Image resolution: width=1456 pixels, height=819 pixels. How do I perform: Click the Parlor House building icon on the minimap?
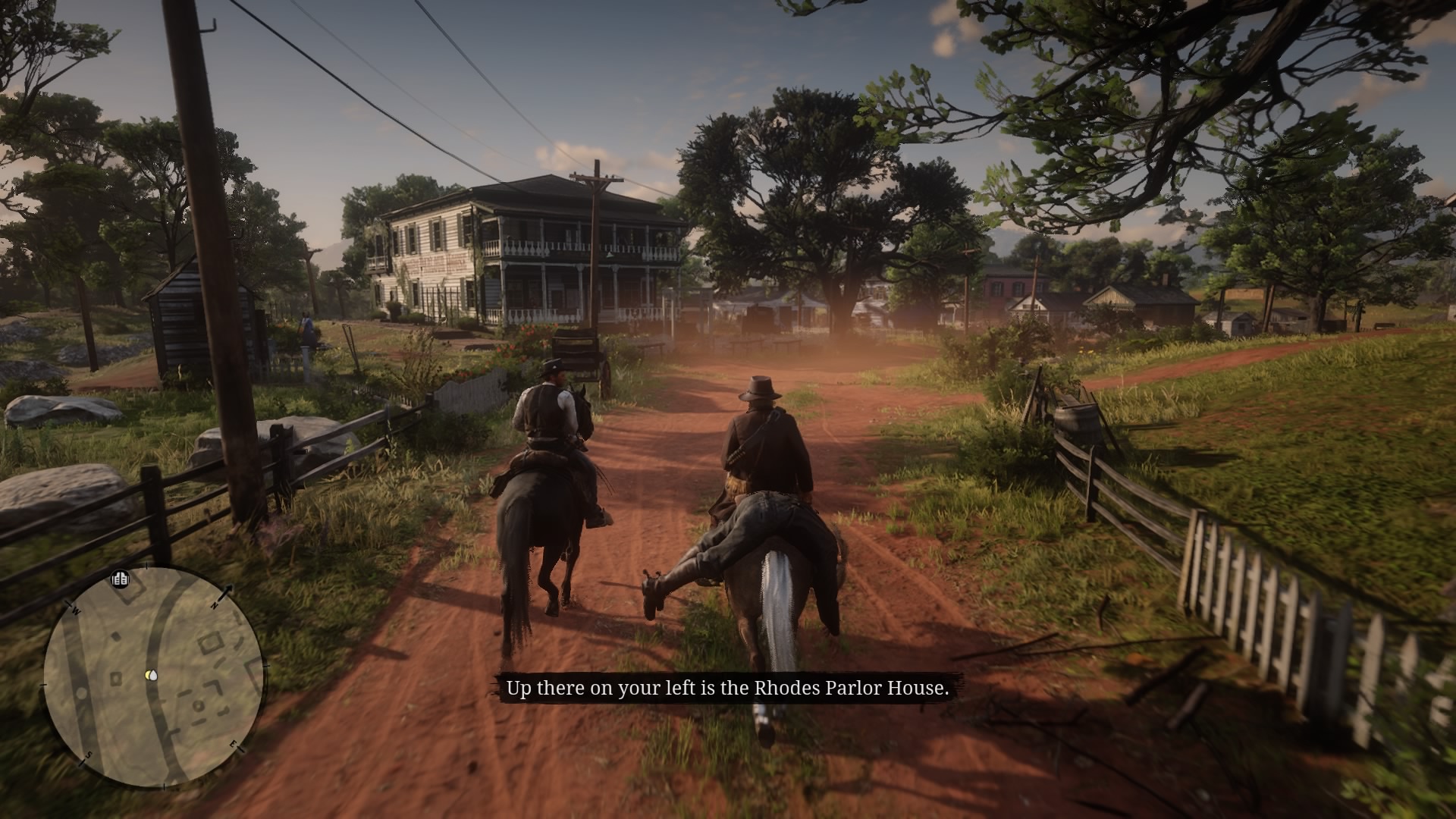[x=120, y=579]
